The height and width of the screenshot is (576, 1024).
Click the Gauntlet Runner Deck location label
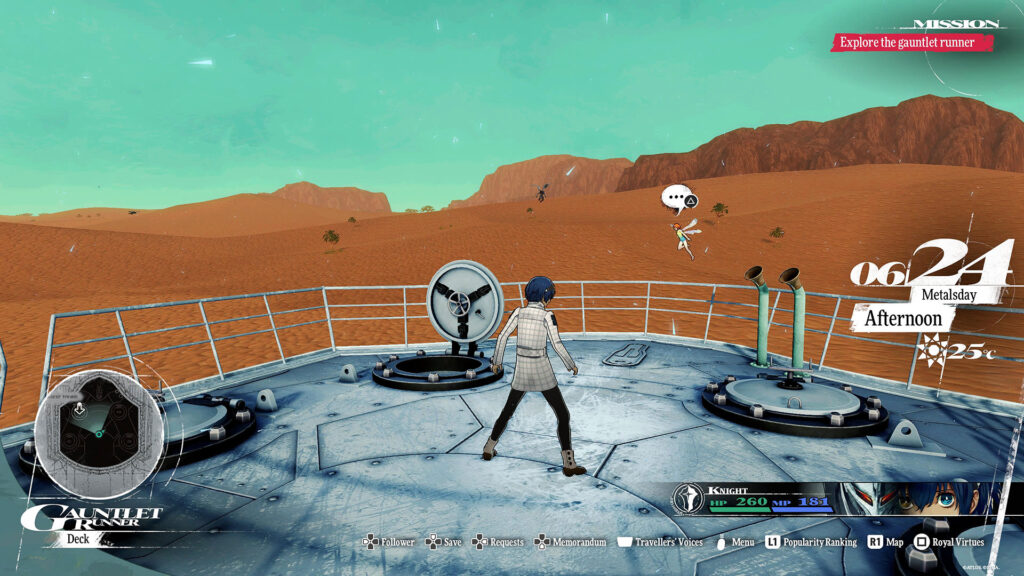[x=92, y=523]
